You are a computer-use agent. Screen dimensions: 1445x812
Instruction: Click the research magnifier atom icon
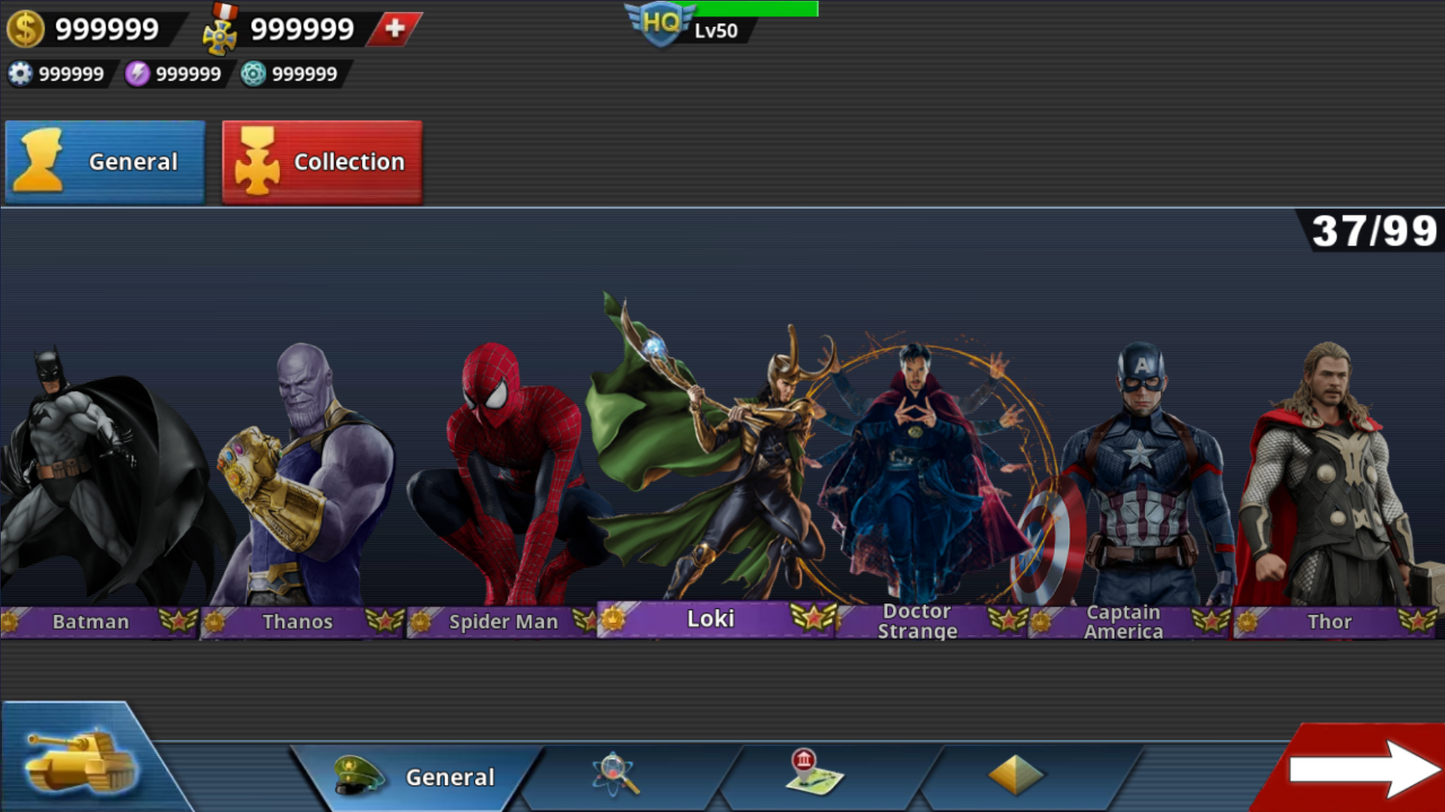coord(614,773)
